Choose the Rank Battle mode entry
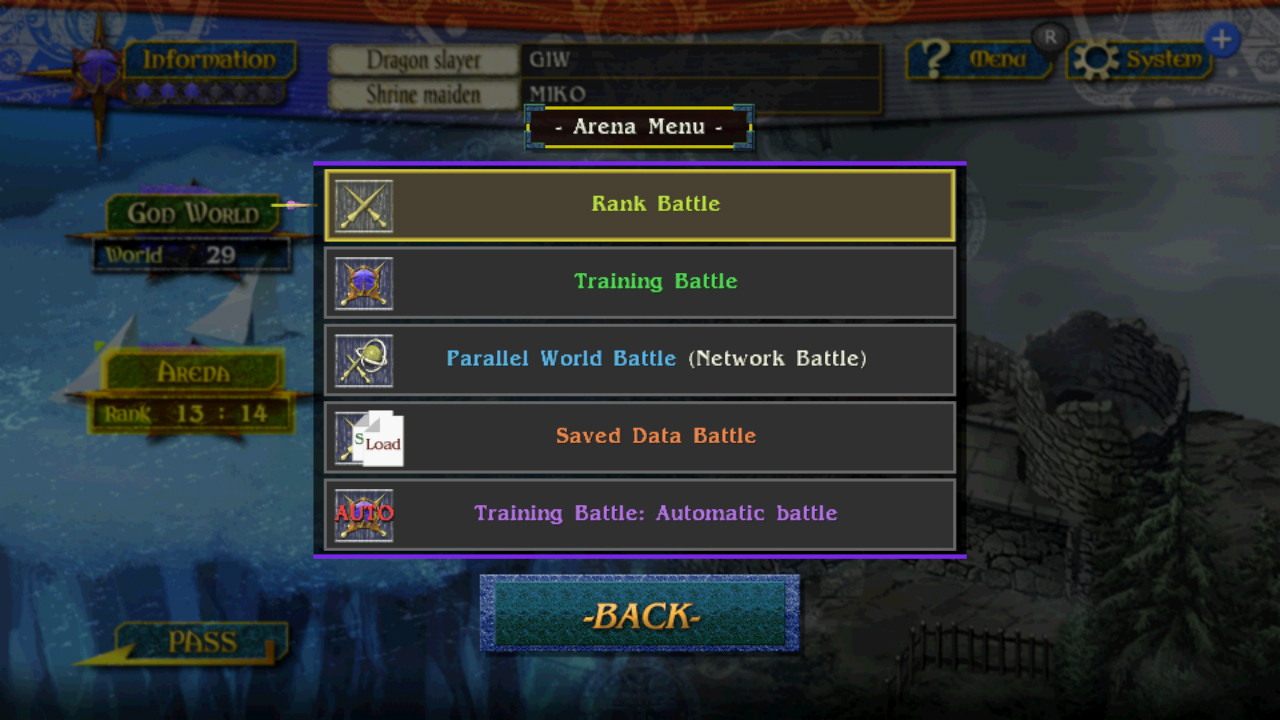The image size is (1280, 720). coord(656,204)
